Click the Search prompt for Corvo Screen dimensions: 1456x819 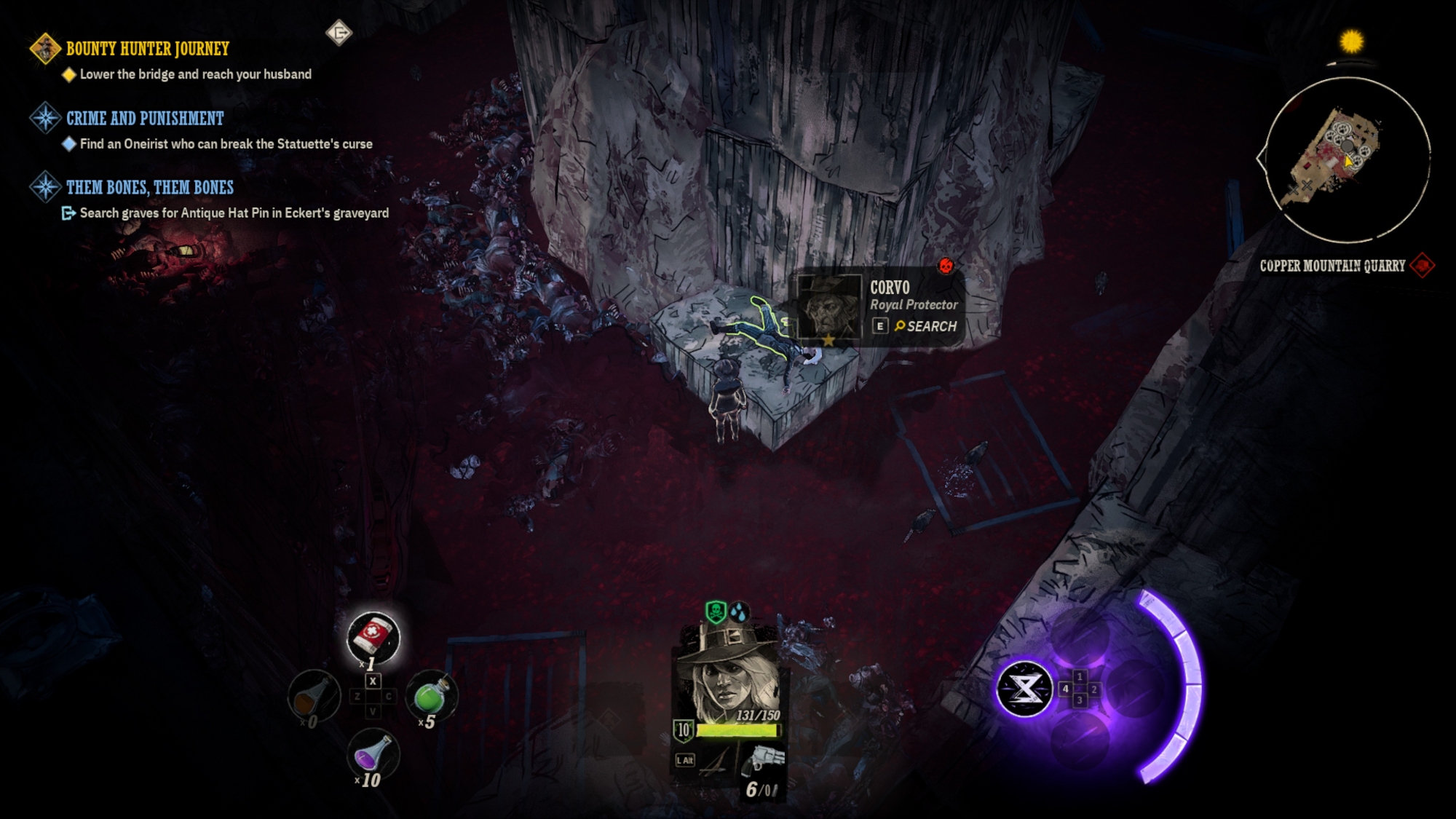point(925,326)
